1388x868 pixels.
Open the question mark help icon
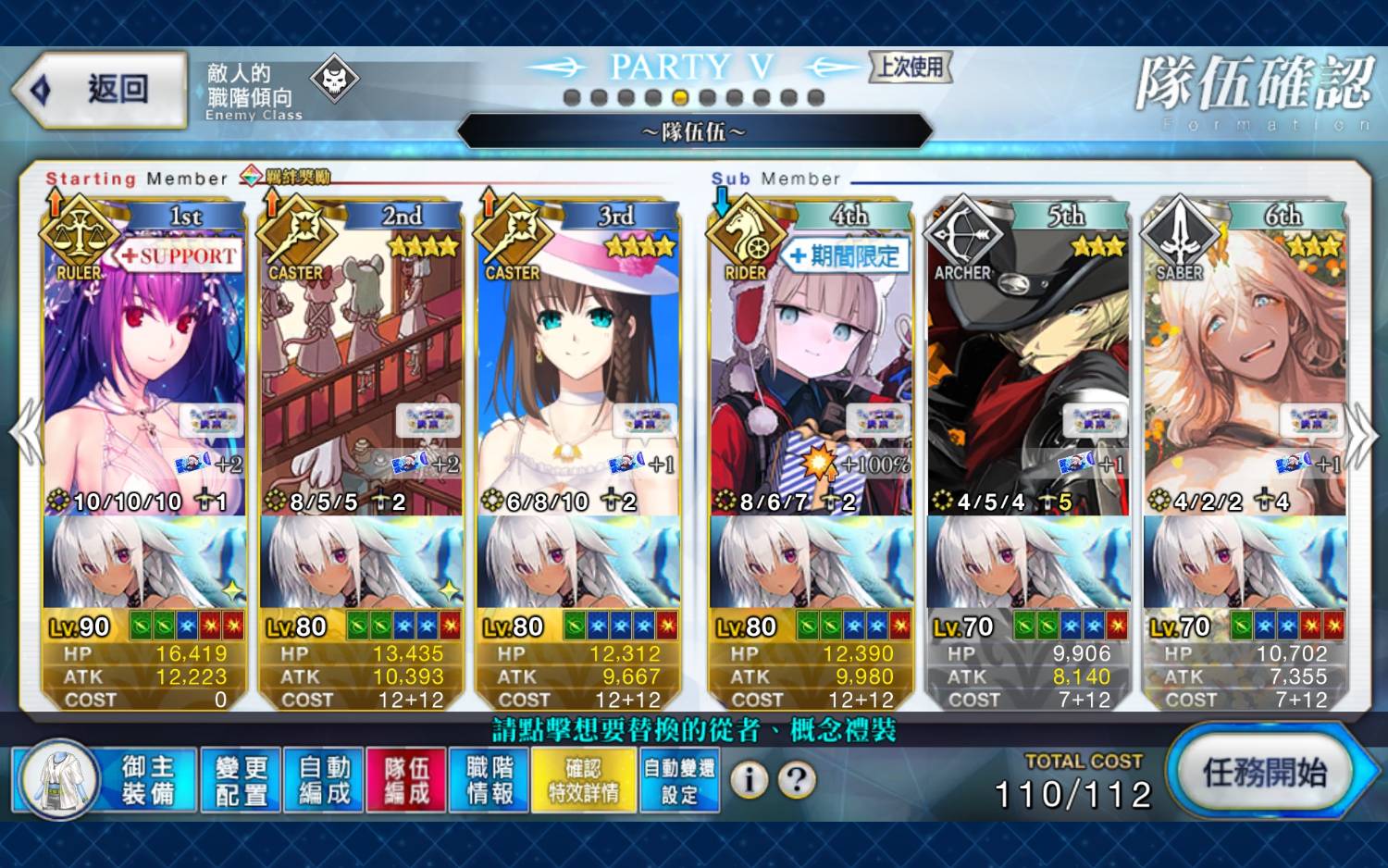pos(797,780)
